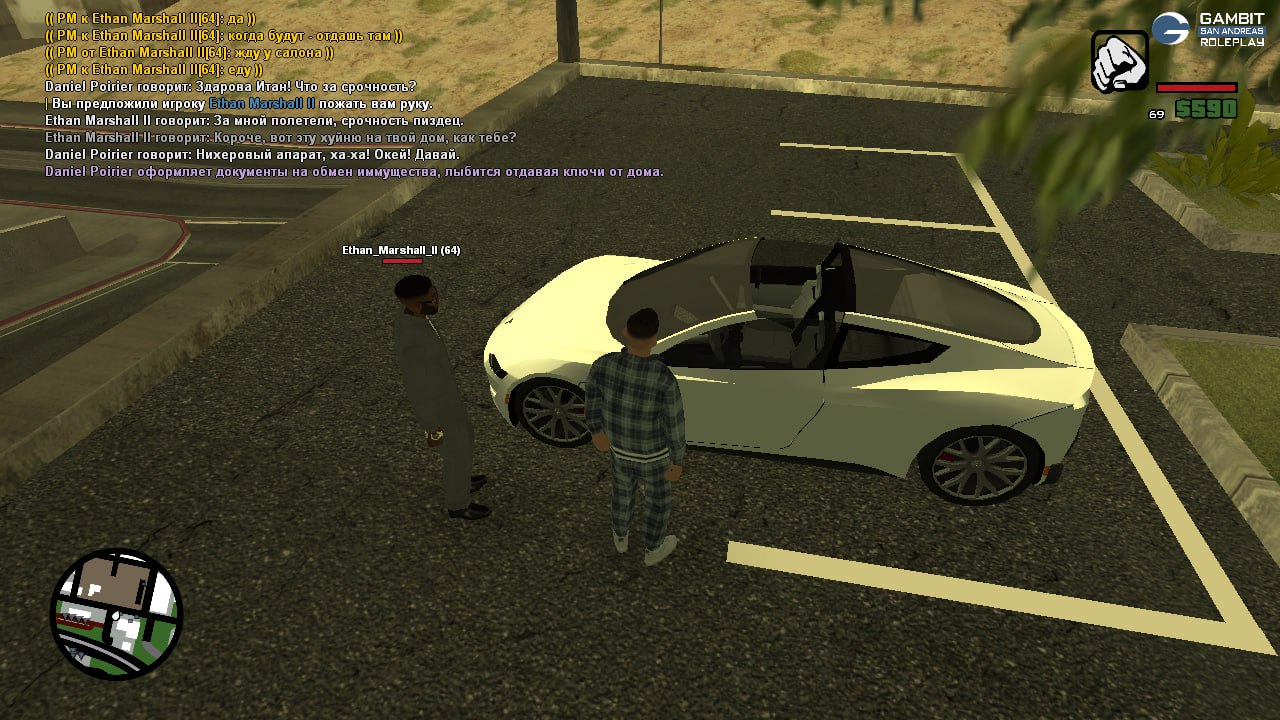Open the circular radar minimap
This screenshot has width=1280, height=720.
116,614
